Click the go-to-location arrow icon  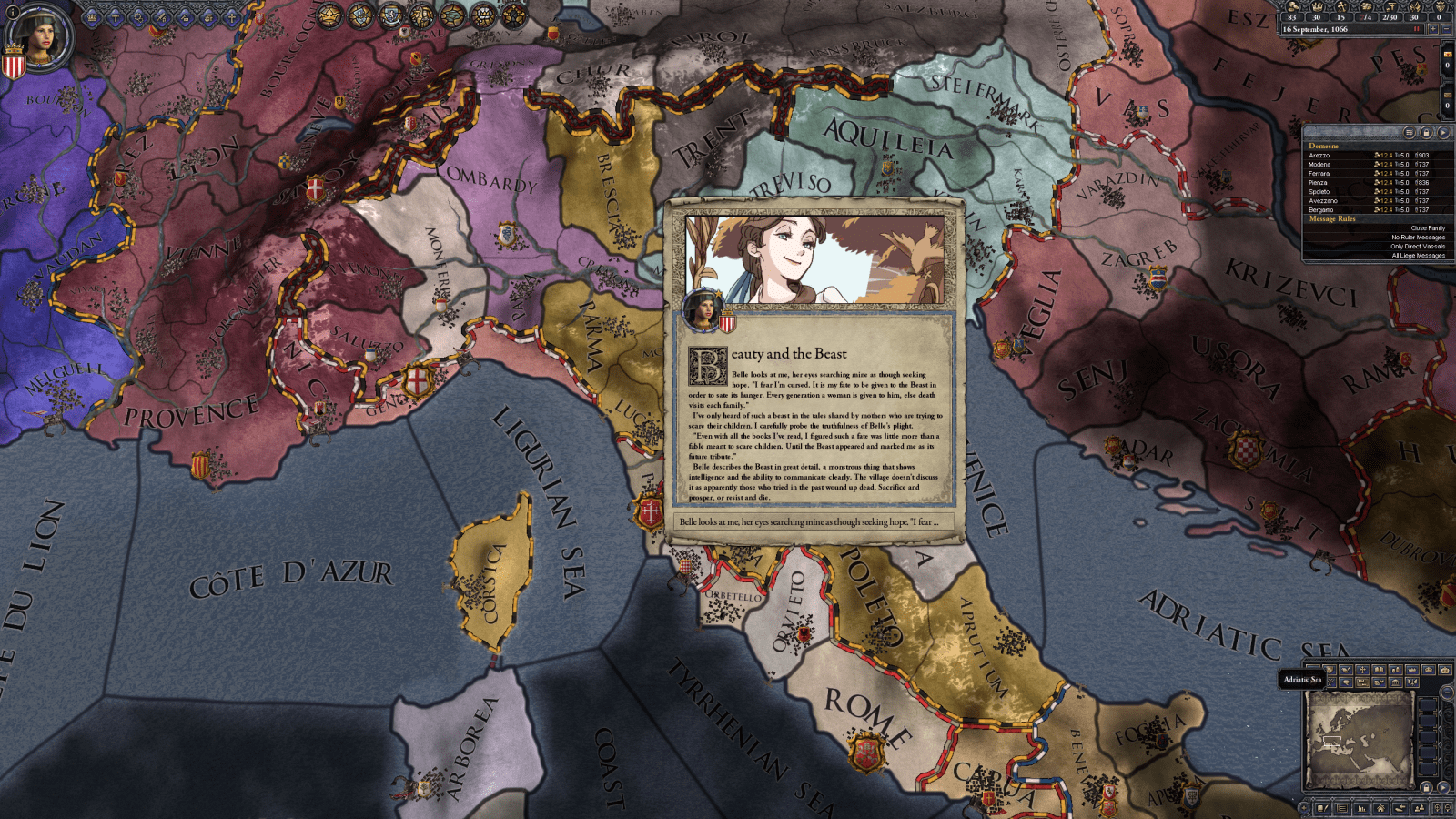(1401, 808)
